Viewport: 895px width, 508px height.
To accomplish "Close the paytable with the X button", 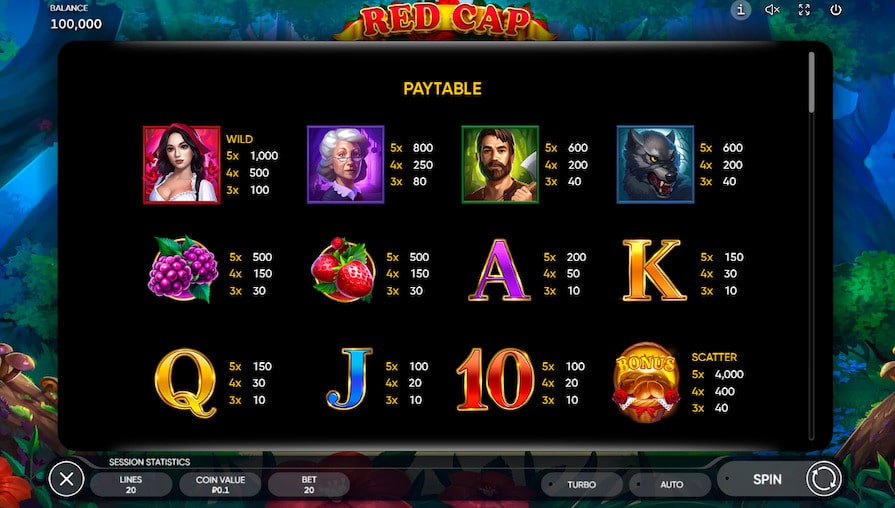I will coord(66,480).
